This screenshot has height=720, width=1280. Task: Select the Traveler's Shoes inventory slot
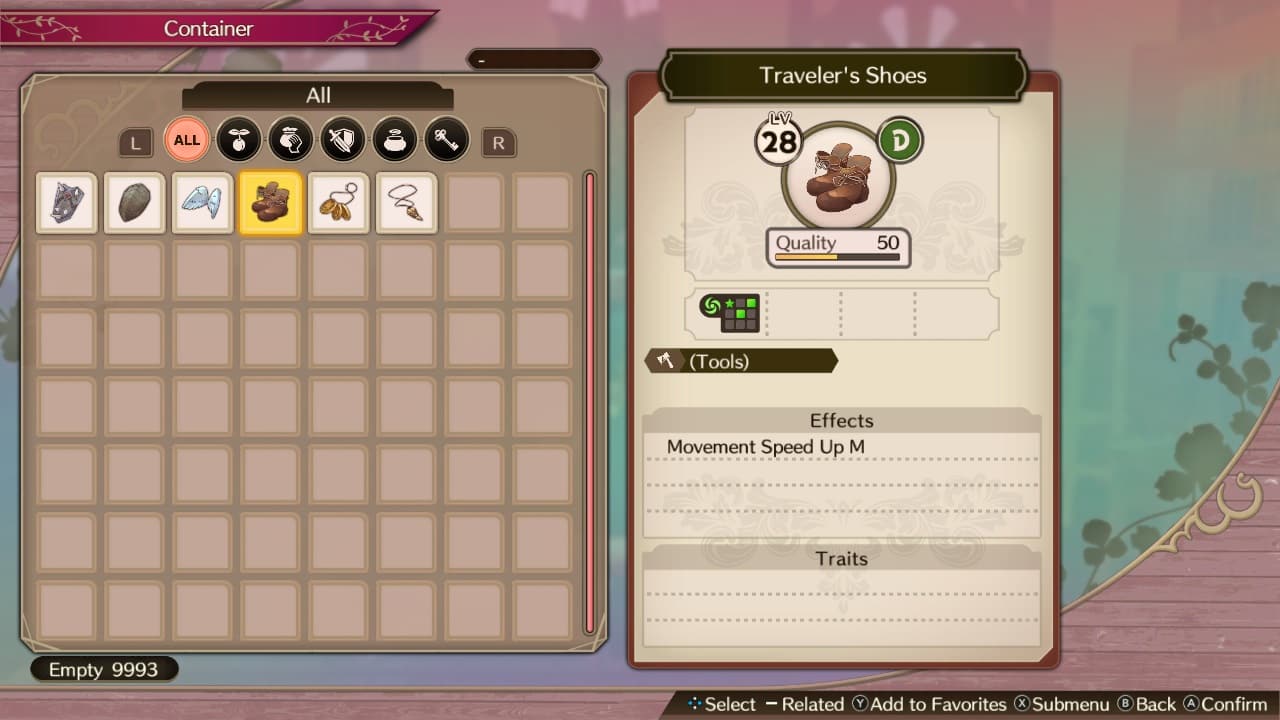point(270,203)
